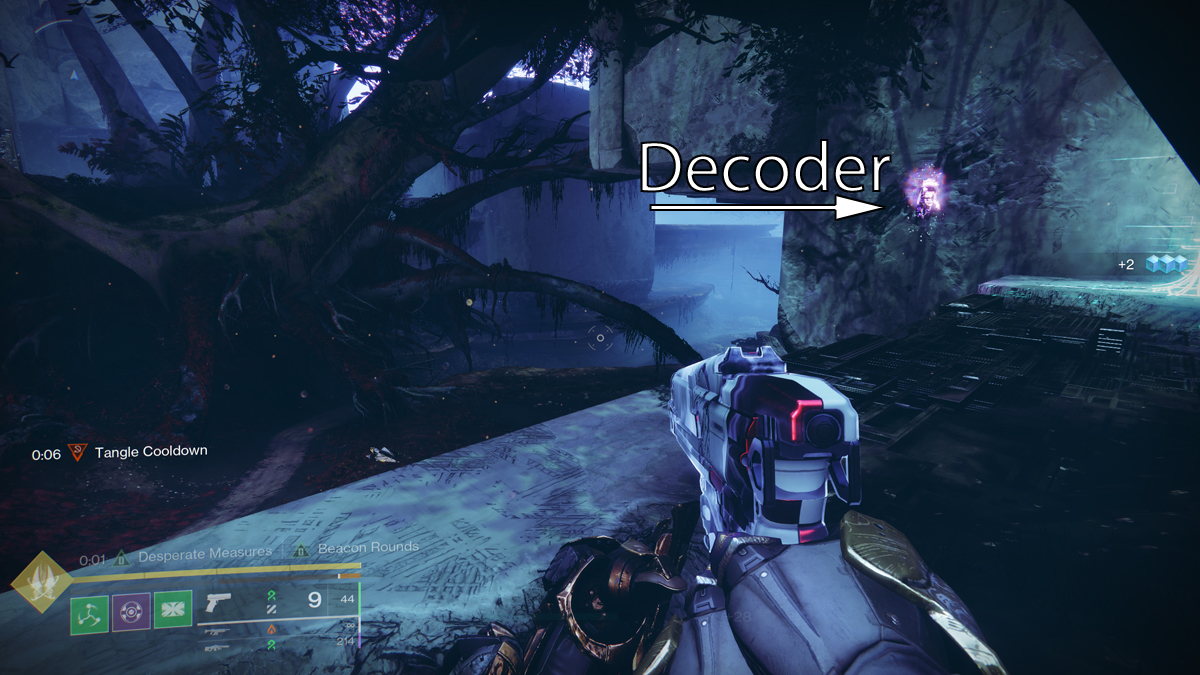Activate the golden super ability diamond

[41, 582]
